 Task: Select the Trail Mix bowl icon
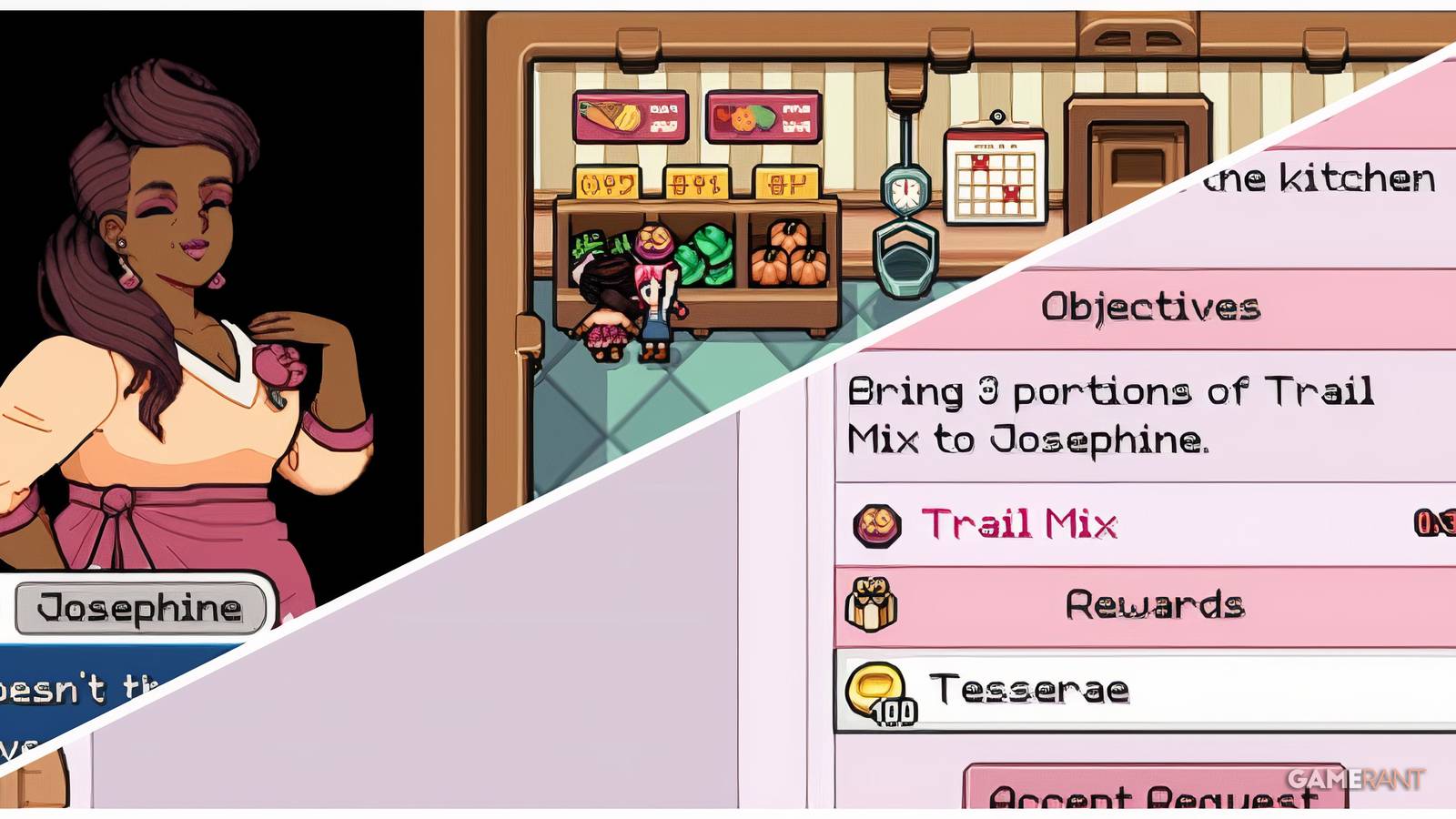tap(879, 522)
